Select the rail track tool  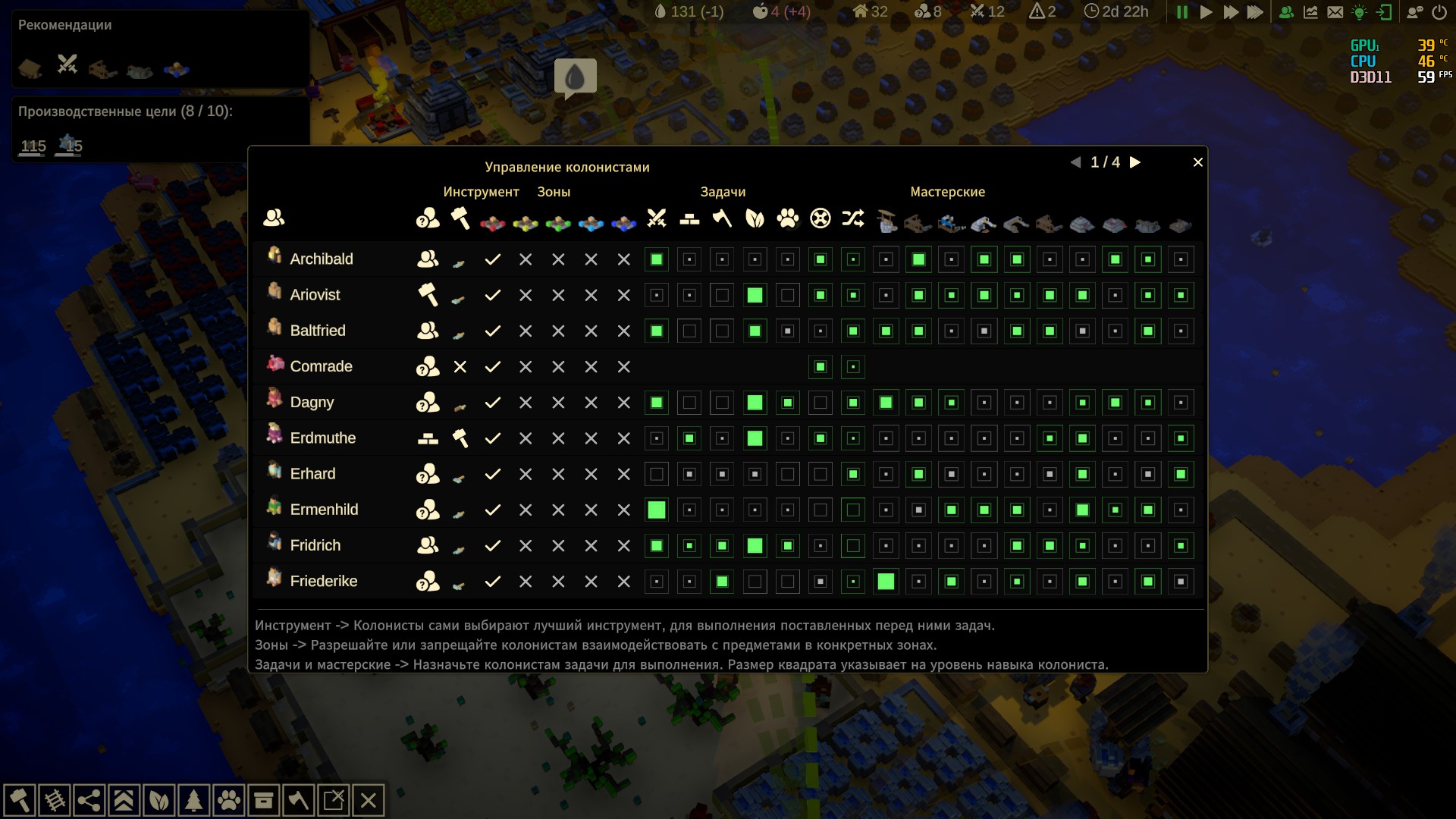click(x=55, y=801)
